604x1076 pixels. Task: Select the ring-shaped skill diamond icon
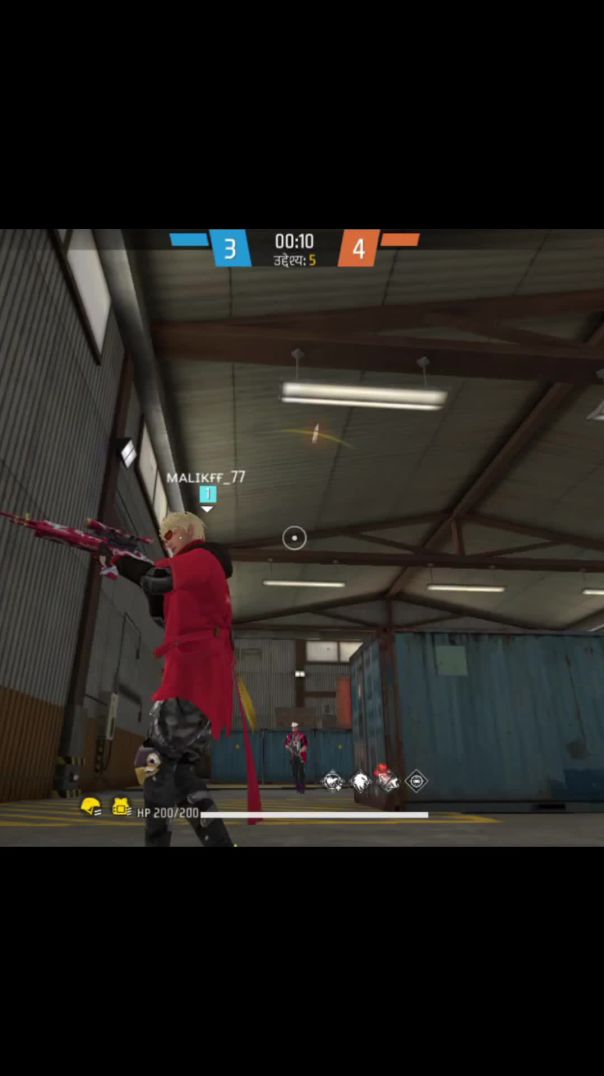coord(416,781)
